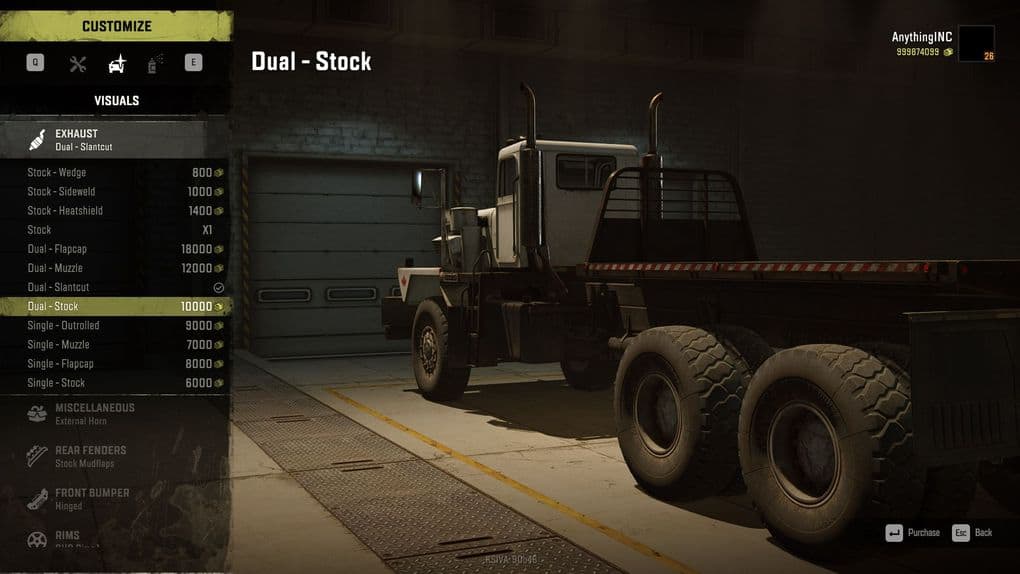Viewport: 1020px width, 574px height.
Task: Select Single - Flapcap exhaust option
Action: click(x=116, y=364)
